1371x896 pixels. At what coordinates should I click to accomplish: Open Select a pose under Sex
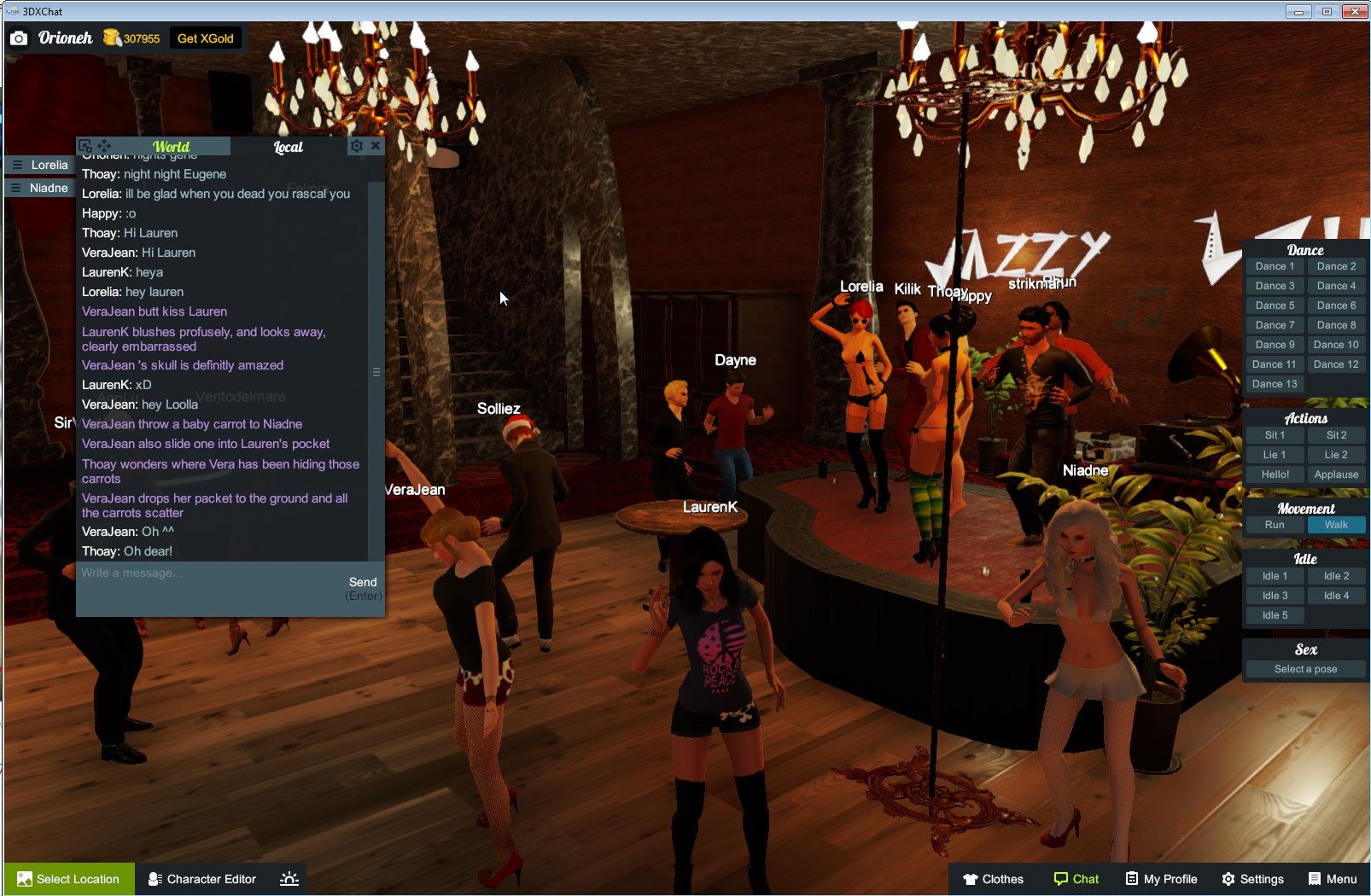click(1305, 669)
